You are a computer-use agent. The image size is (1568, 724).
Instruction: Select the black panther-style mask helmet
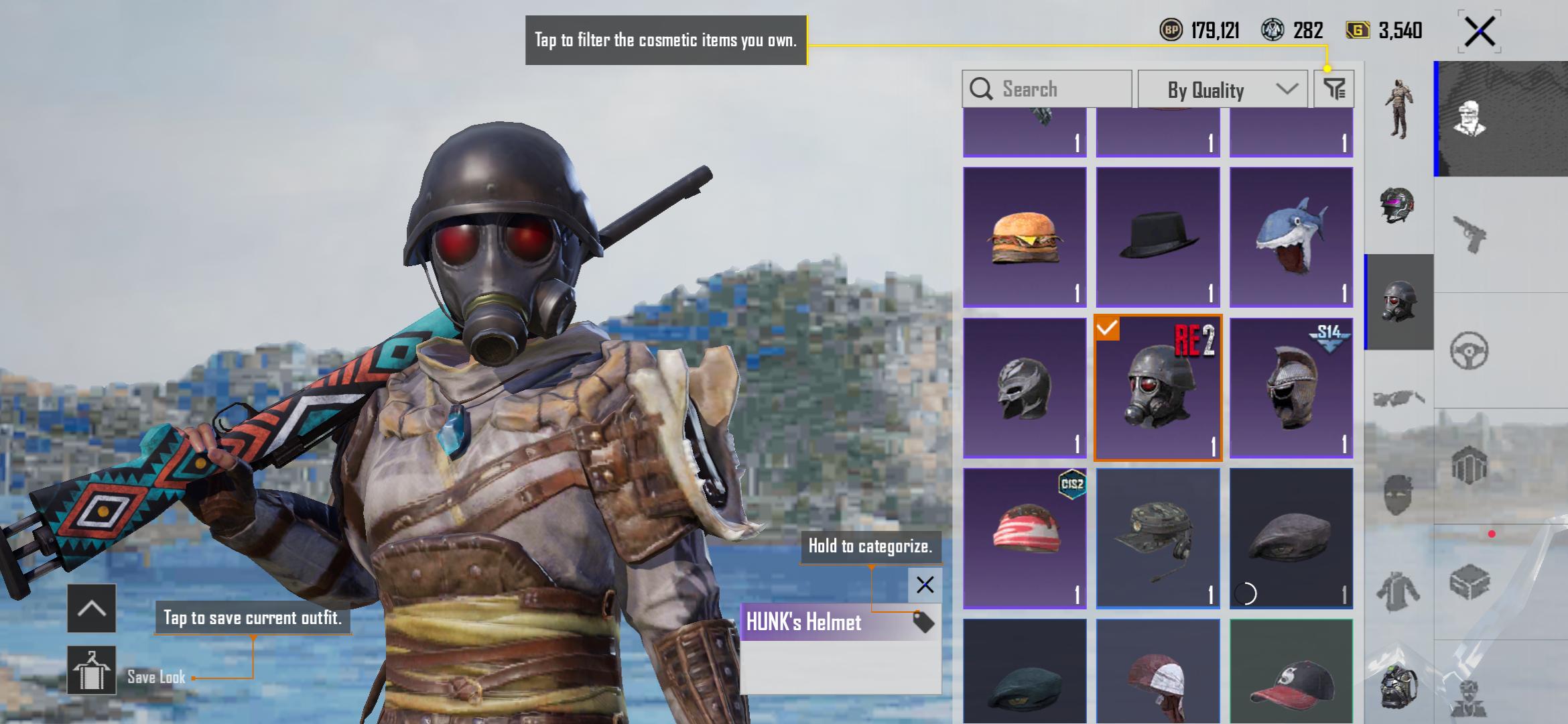[x=1025, y=388]
